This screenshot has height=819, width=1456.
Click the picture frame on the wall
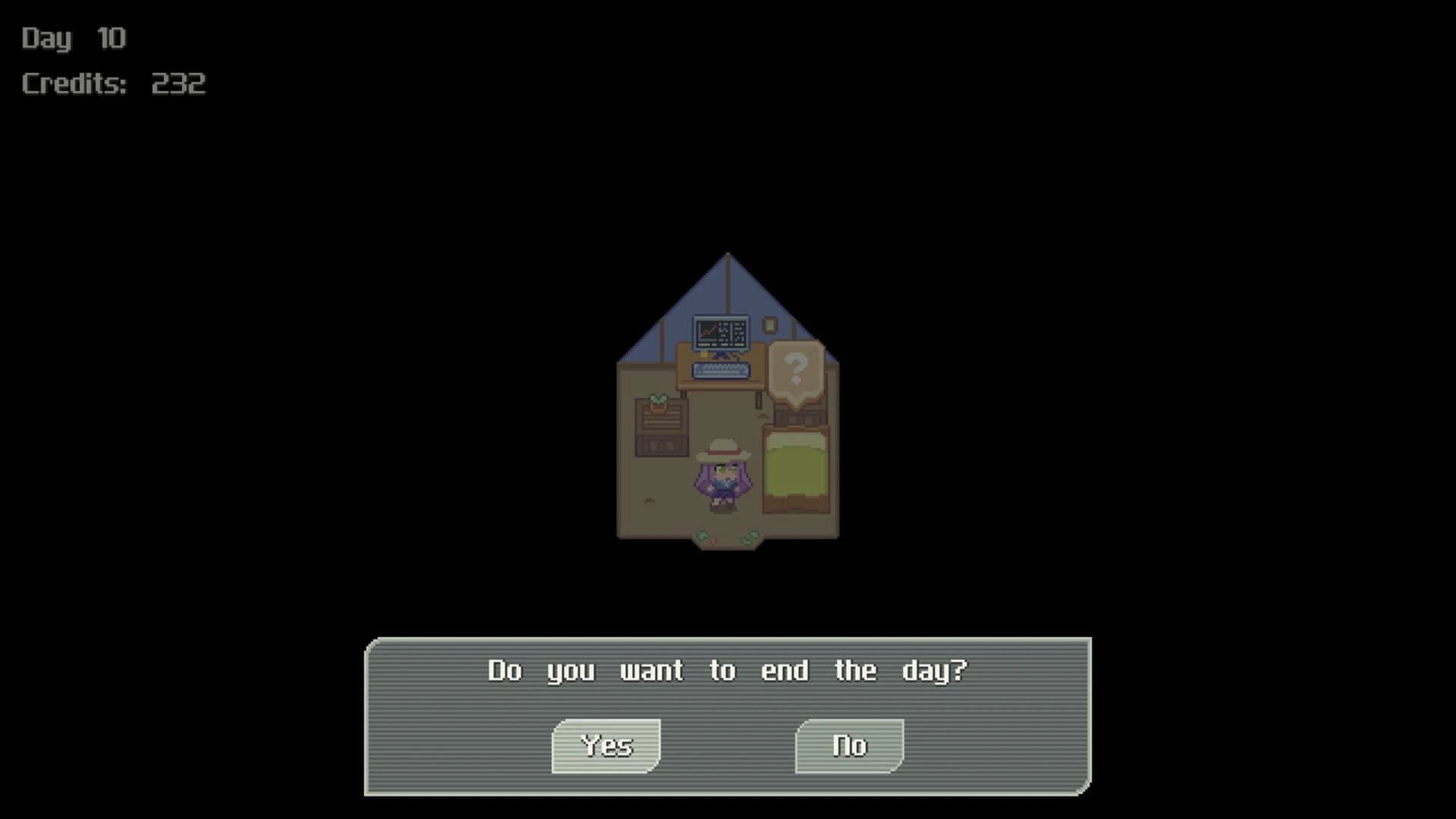769,325
